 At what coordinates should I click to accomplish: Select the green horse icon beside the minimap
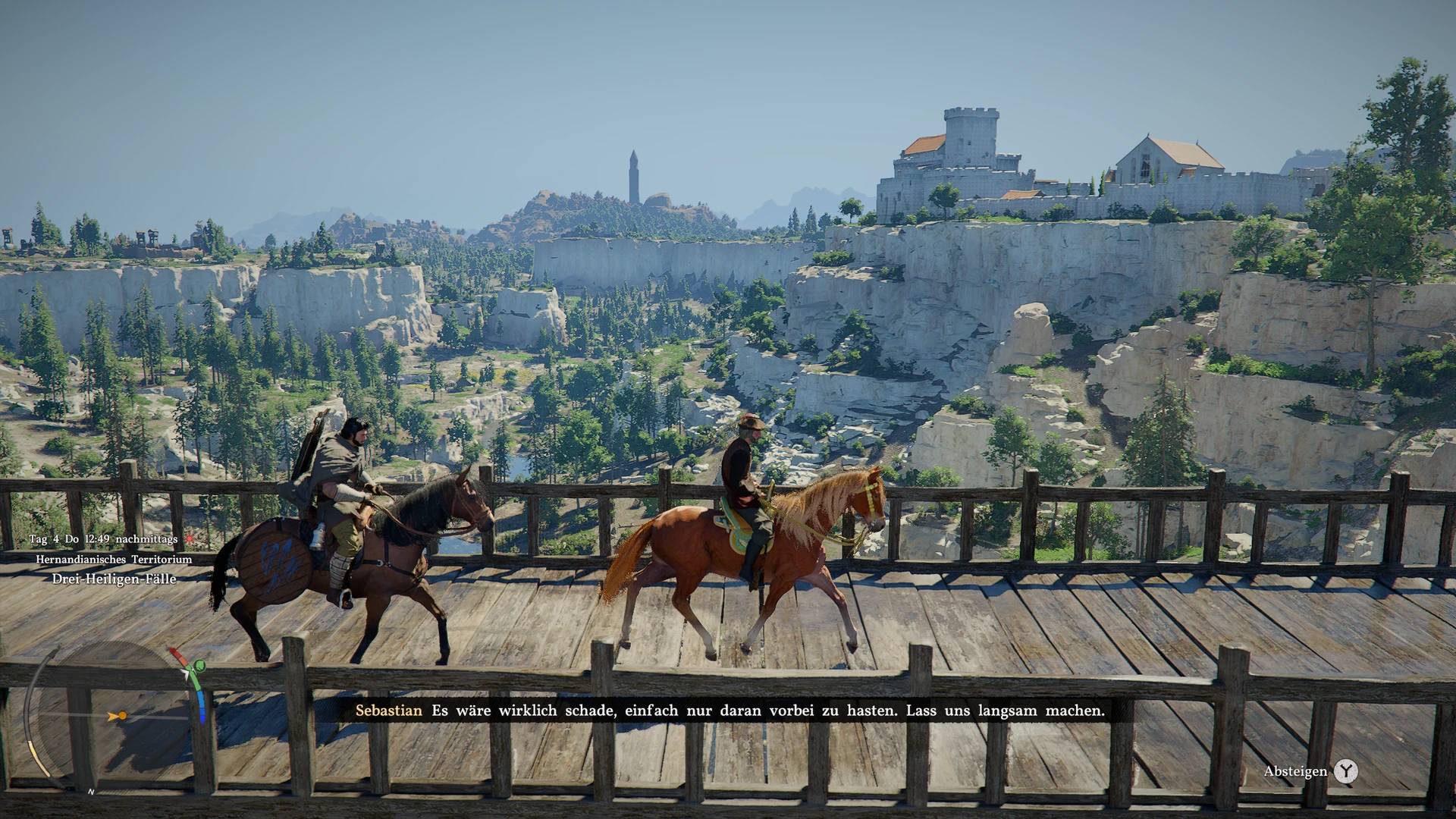click(x=199, y=666)
